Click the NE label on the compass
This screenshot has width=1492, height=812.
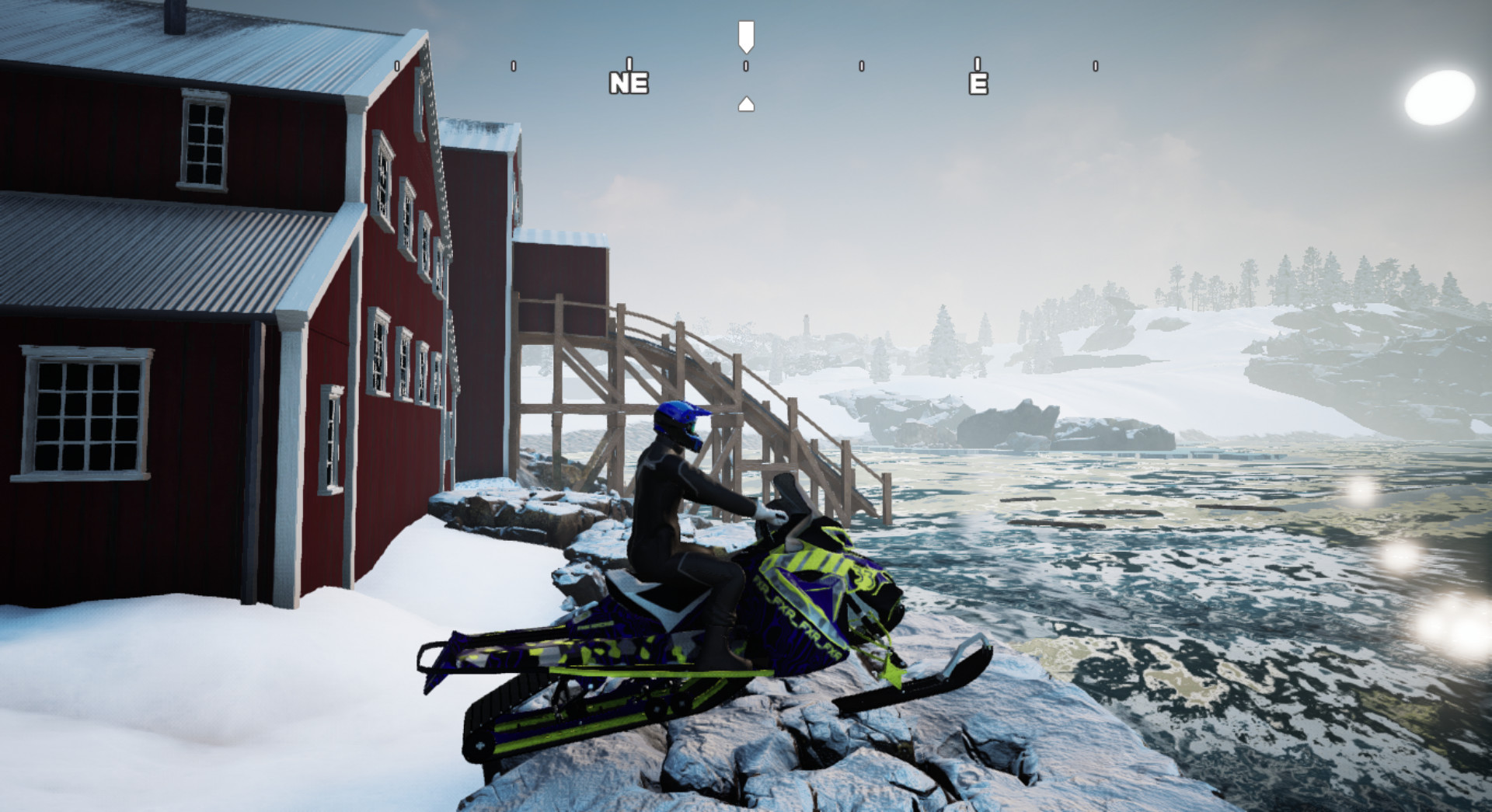(629, 83)
